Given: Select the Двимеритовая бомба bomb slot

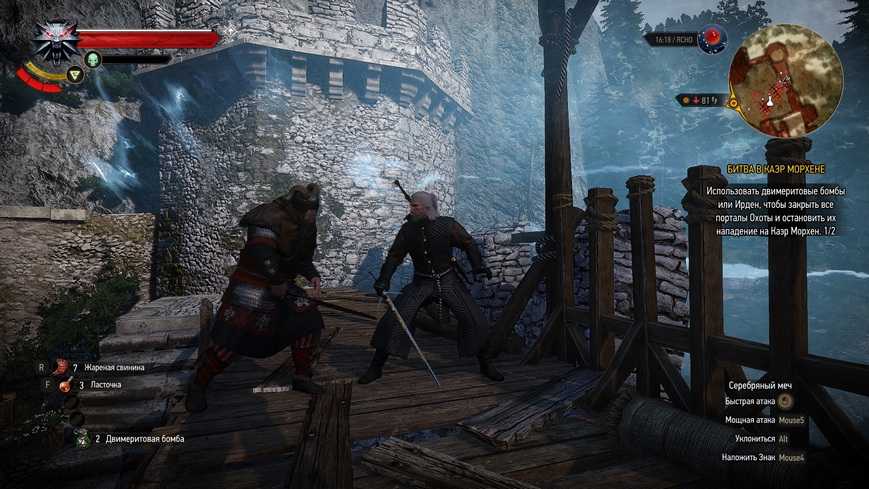Looking at the screenshot, I should click(80, 437).
